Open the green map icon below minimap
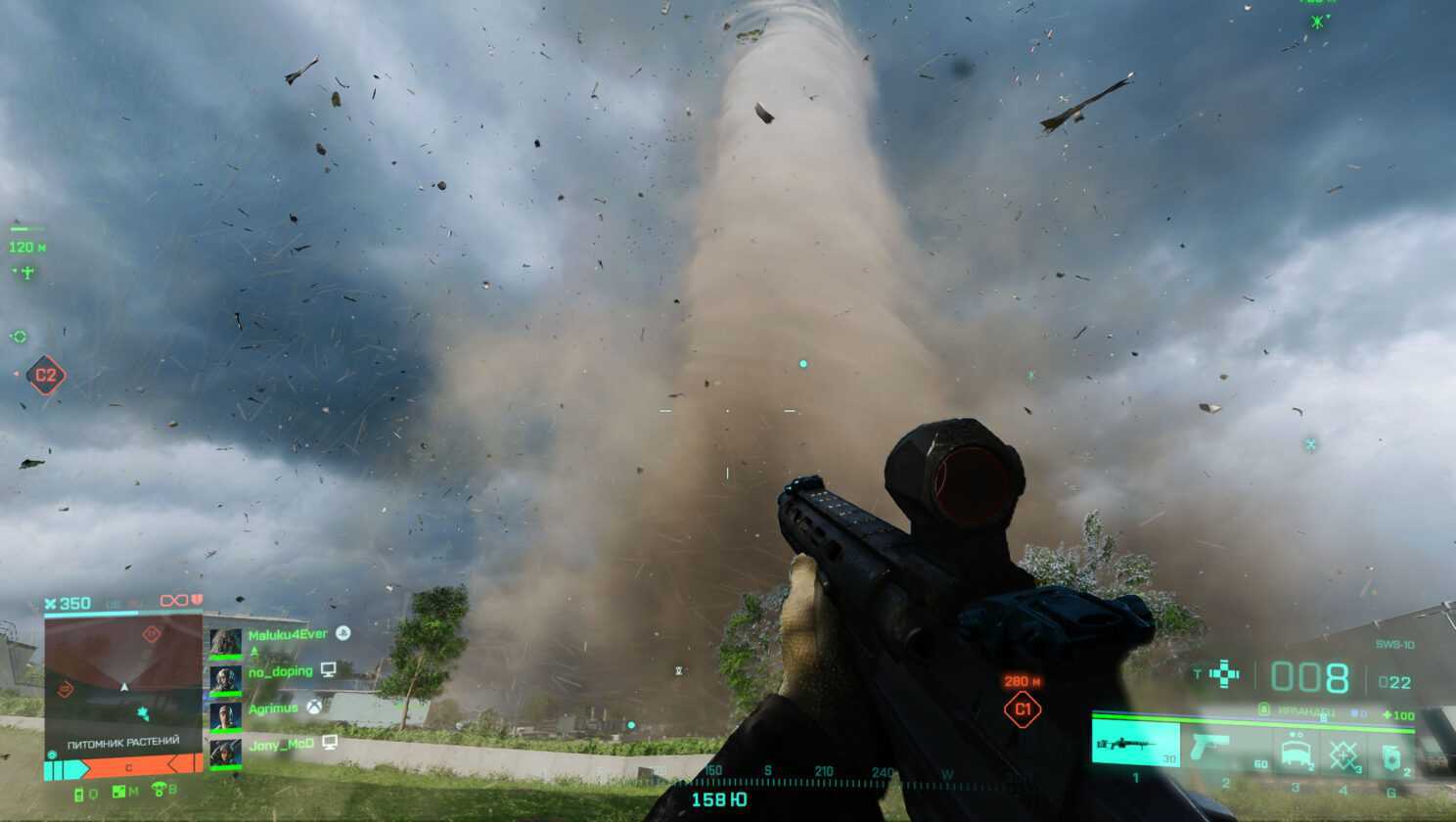1456x822 pixels. (119, 792)
